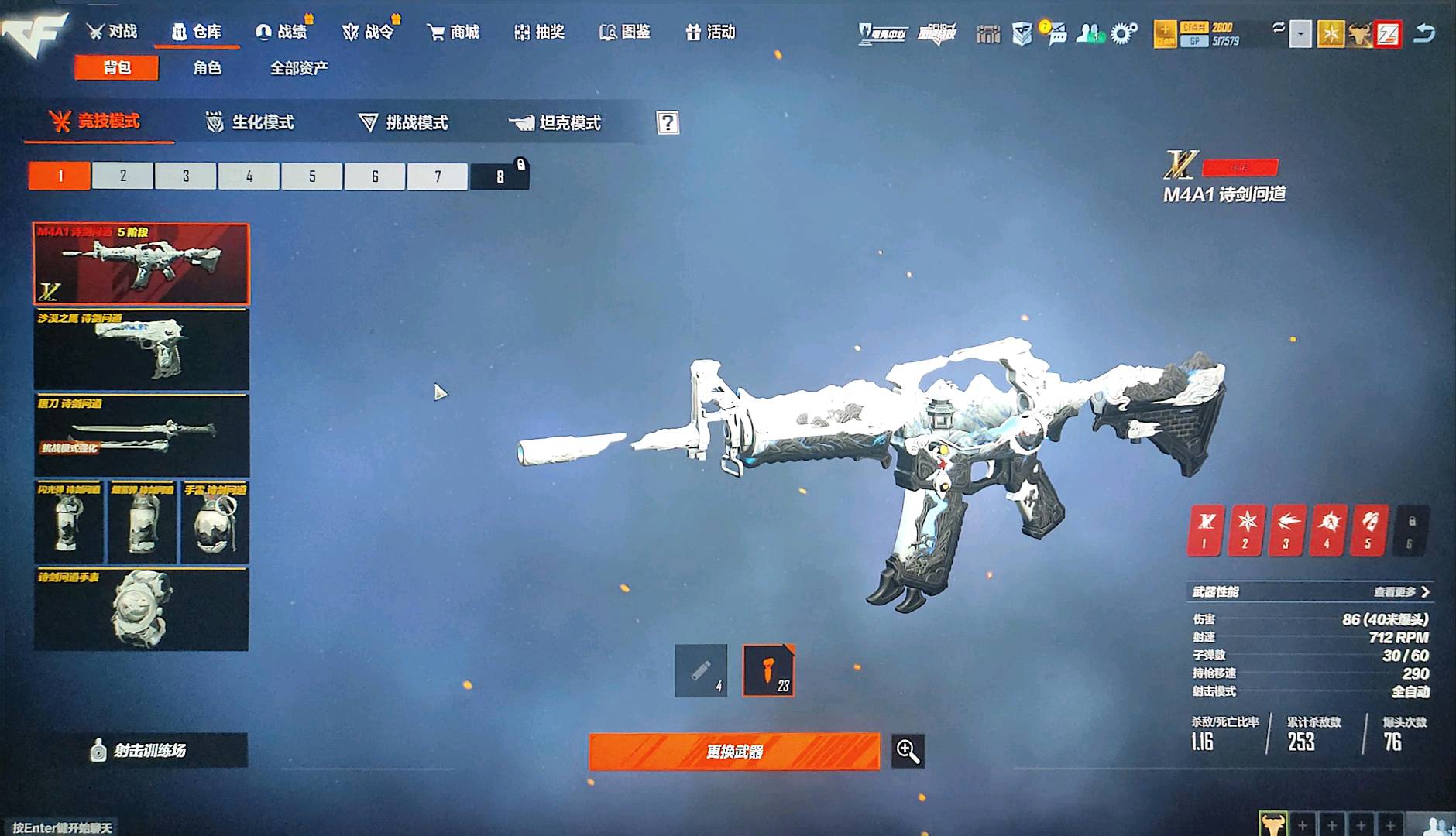
Task: Switch to 生化模式 mode tab
Action: (x=250, y=122)
